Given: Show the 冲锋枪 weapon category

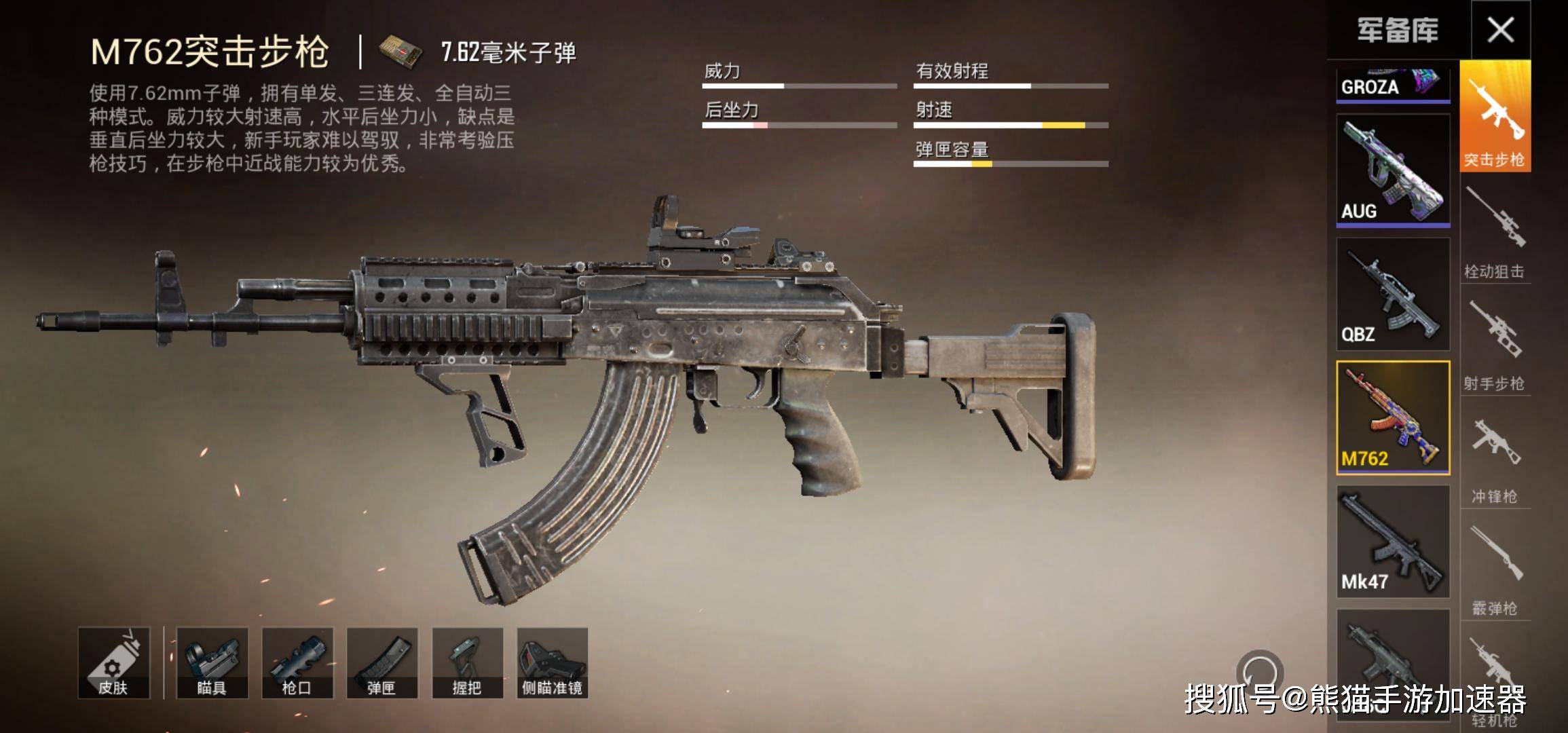Looking at the screenshot, I should point(1495,455).
